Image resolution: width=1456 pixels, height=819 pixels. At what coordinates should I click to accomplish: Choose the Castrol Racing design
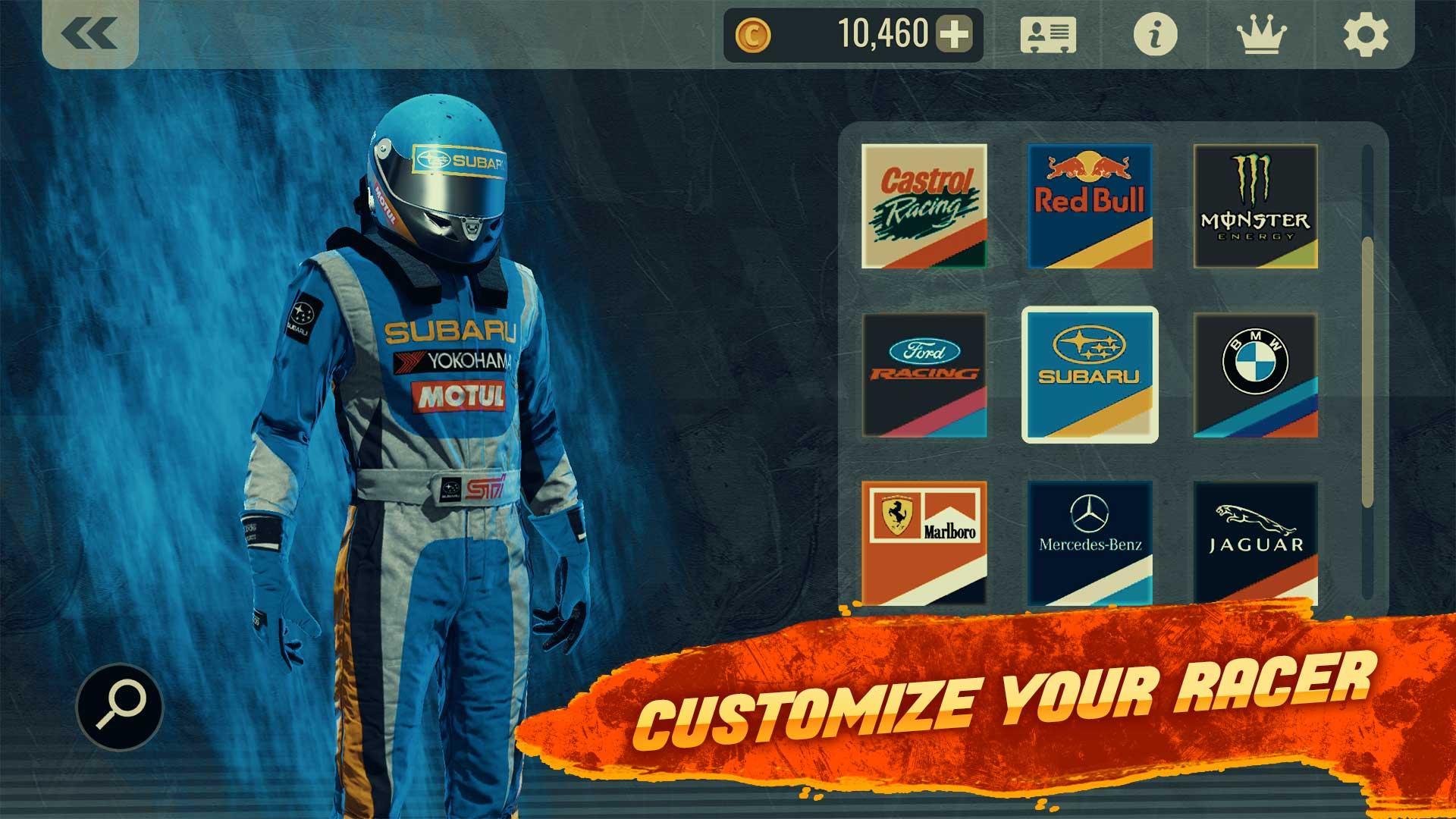pyautogui.click(x=924, y=206)
